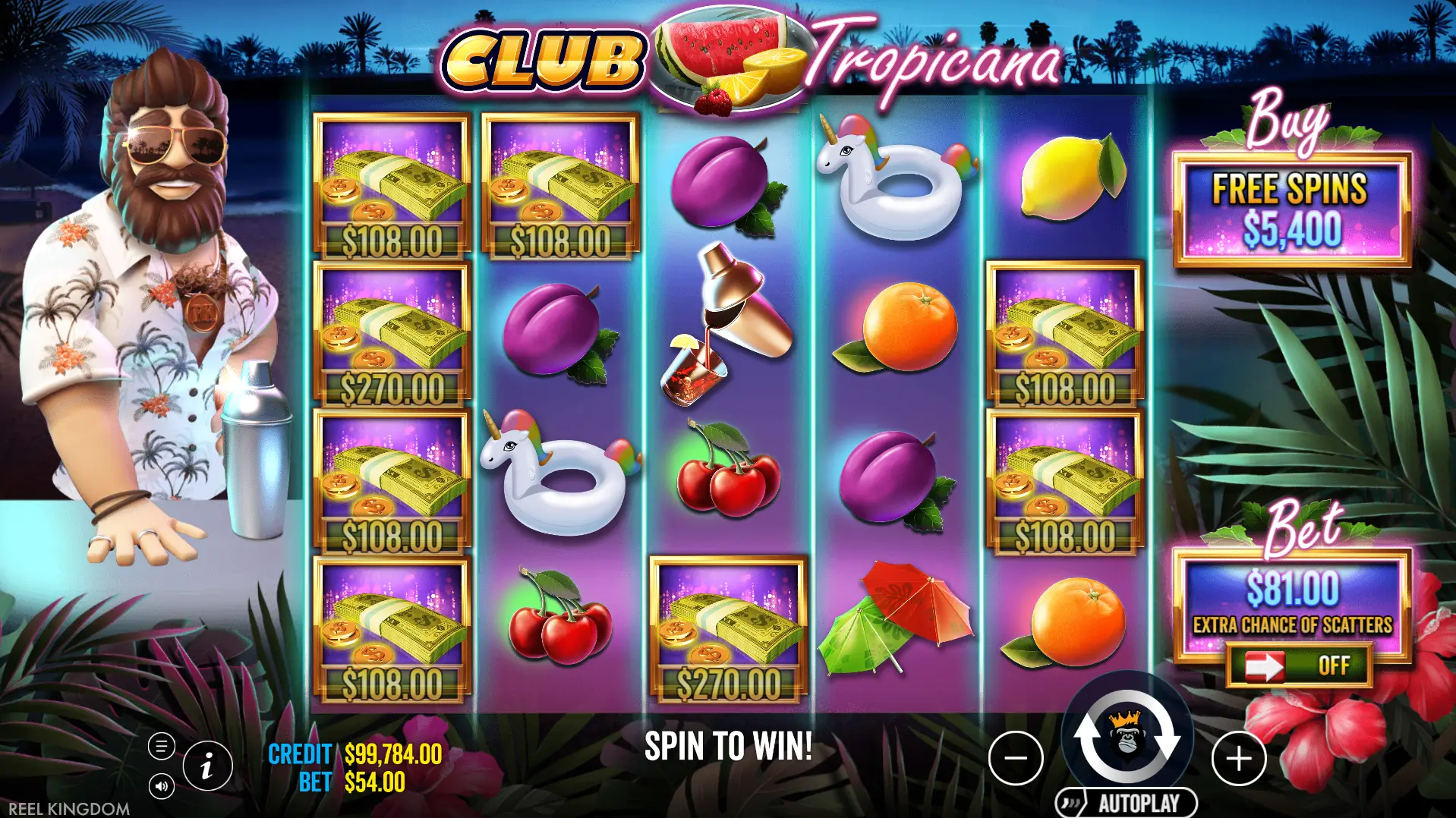The image size is (1456, 818).
Task: Increase the bet with the plus button
Action: pyautogui.click(x=1239, y=758)
